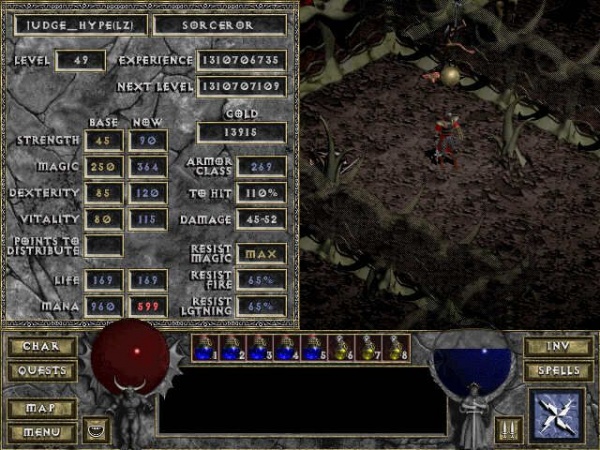The image size is (600, 450).
Task: Select the active spell icon
Action: 557,416
